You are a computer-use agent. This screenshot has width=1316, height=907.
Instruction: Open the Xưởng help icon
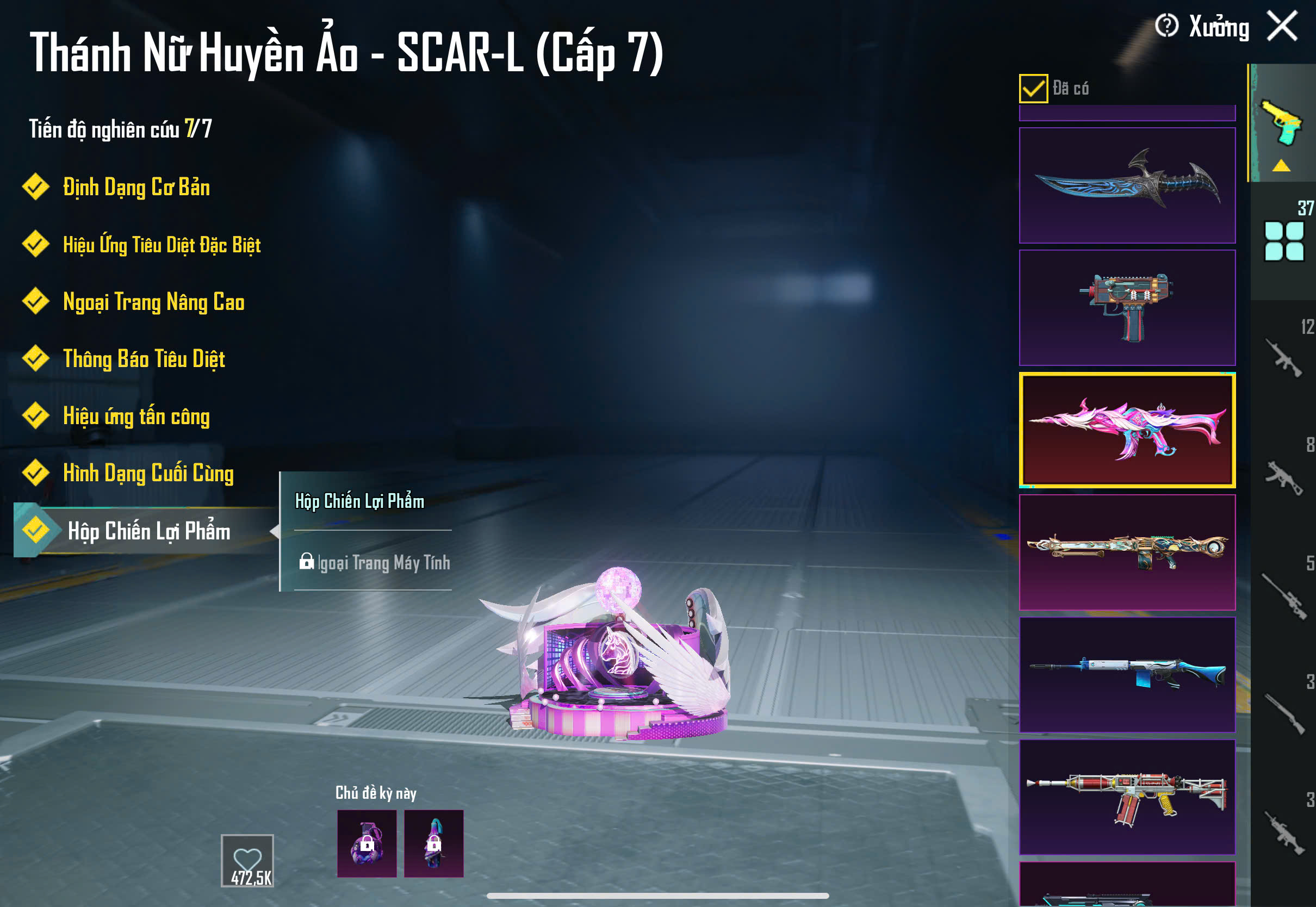coord(1166,26)
